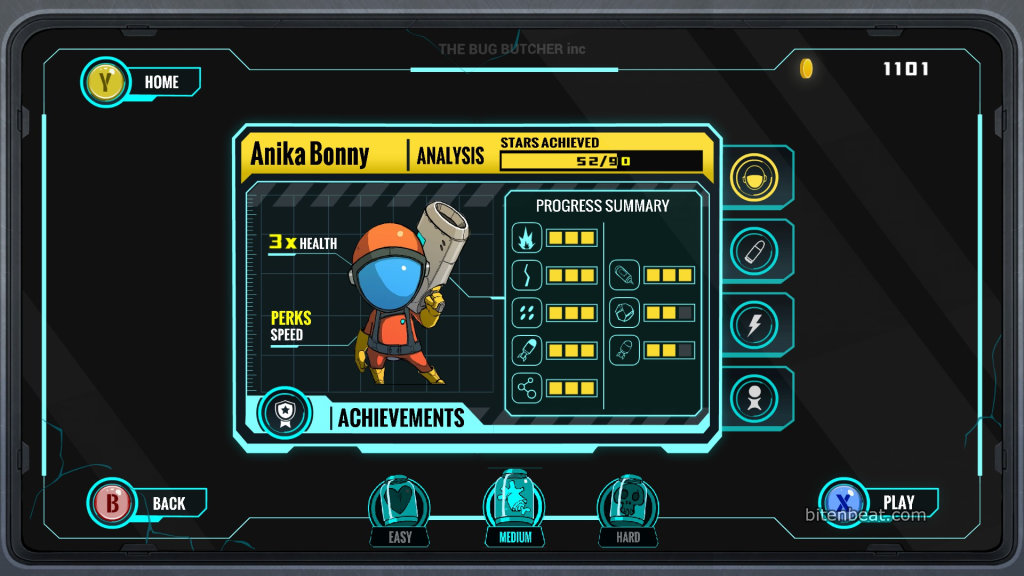
Task: Show the lightning bolt tab
Action: [755, 325]
